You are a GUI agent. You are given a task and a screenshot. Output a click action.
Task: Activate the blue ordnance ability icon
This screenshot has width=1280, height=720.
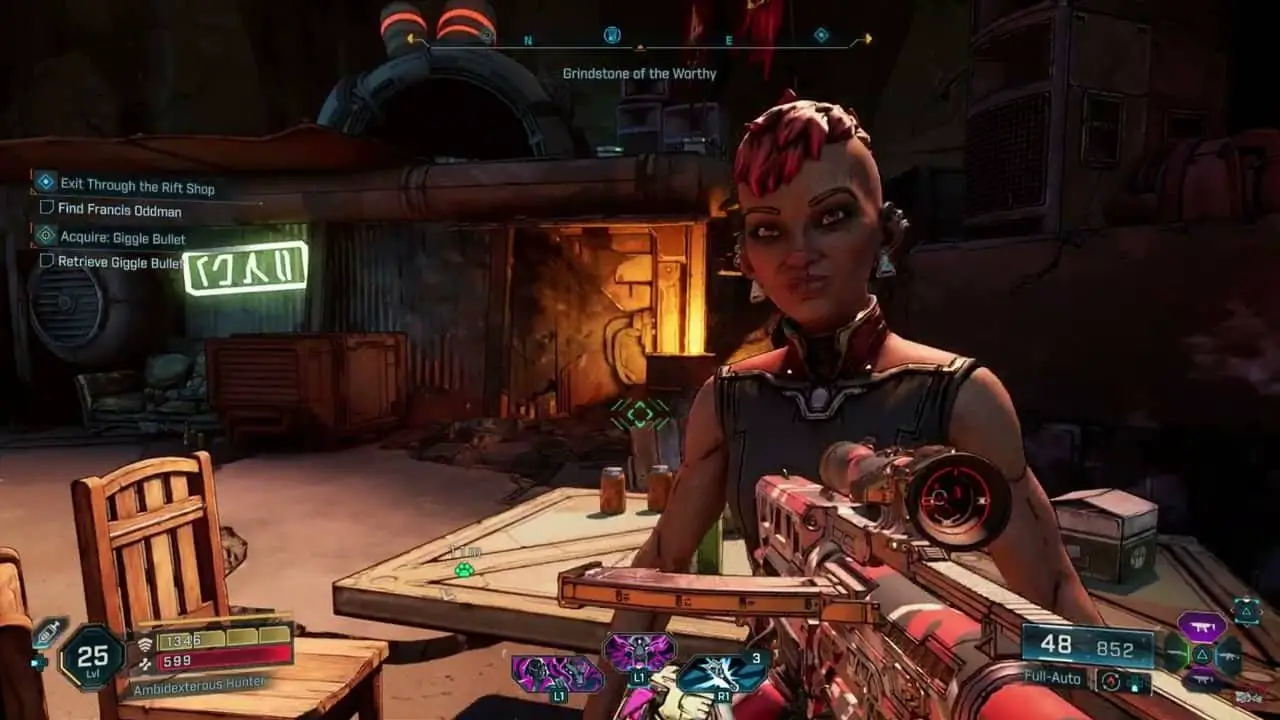tap(722, 673)
